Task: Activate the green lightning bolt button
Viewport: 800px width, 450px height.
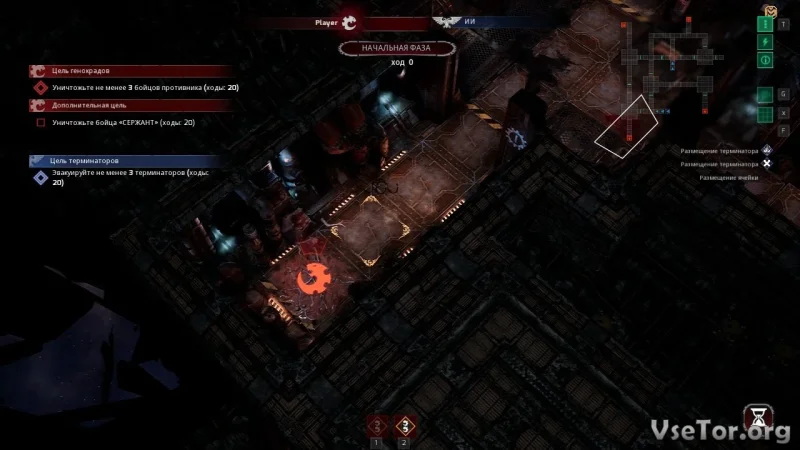Action: point(767,42)
